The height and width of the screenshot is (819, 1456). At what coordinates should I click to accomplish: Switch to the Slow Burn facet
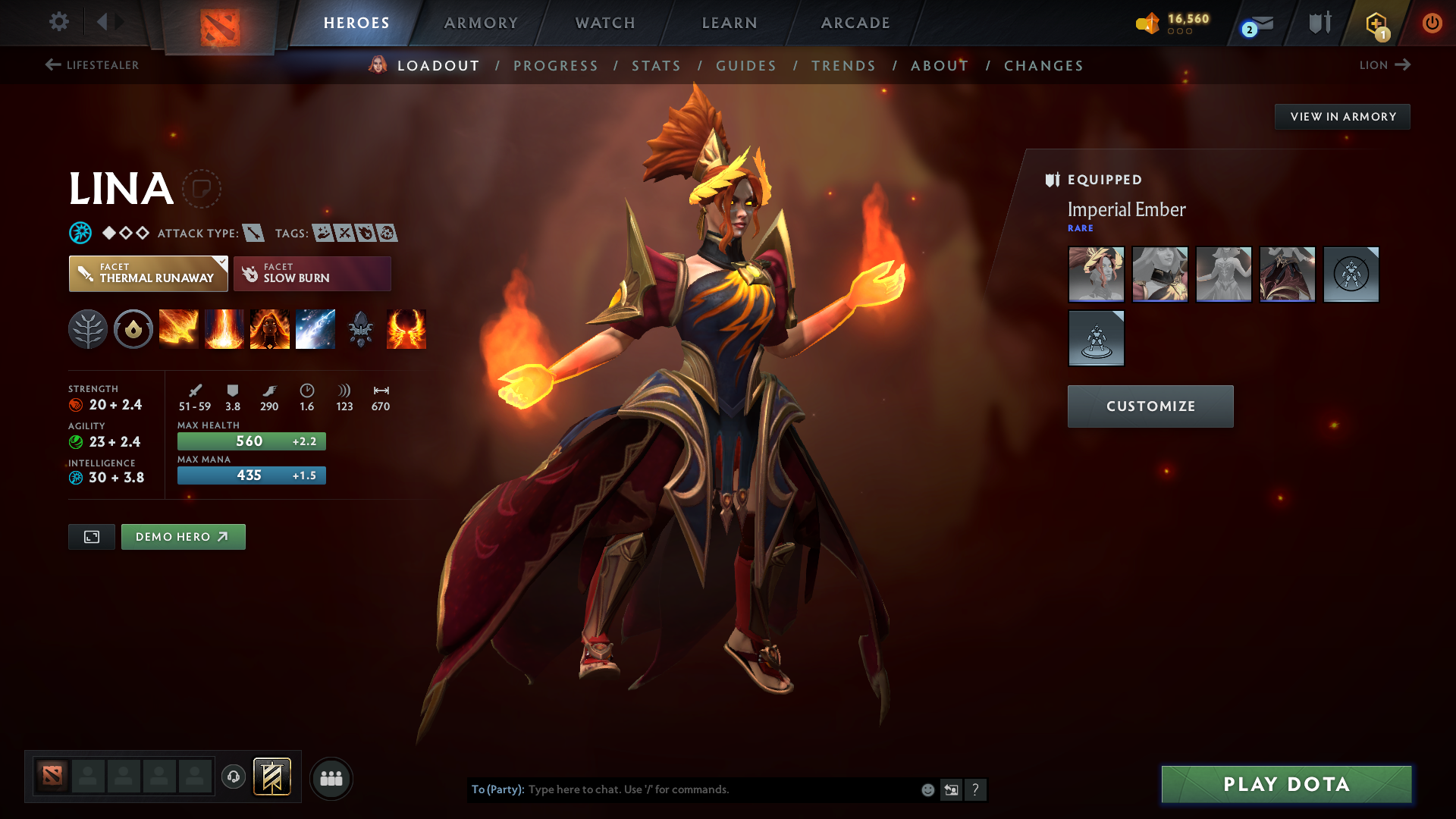(x=312, y=274)
